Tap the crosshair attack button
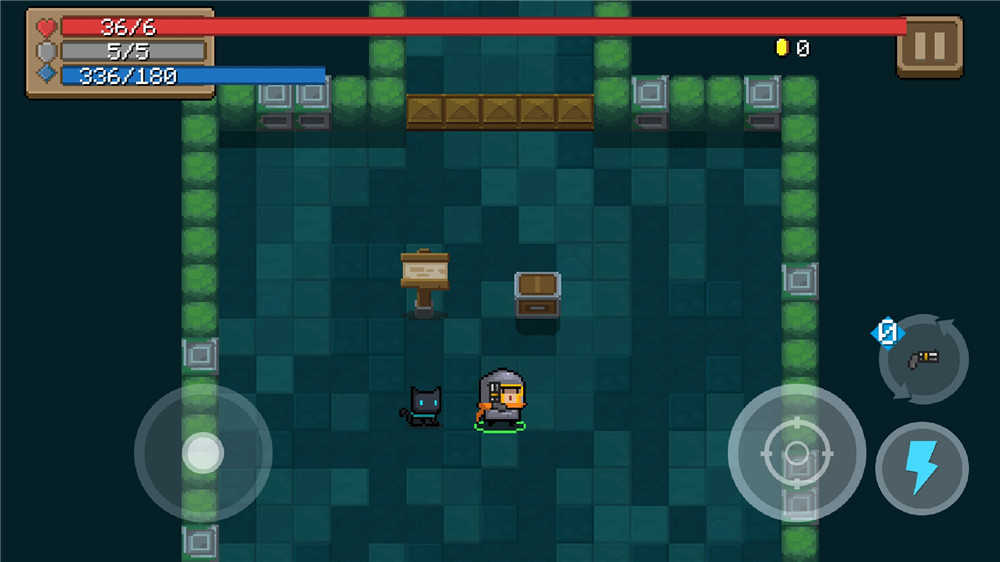 point(796,452)
